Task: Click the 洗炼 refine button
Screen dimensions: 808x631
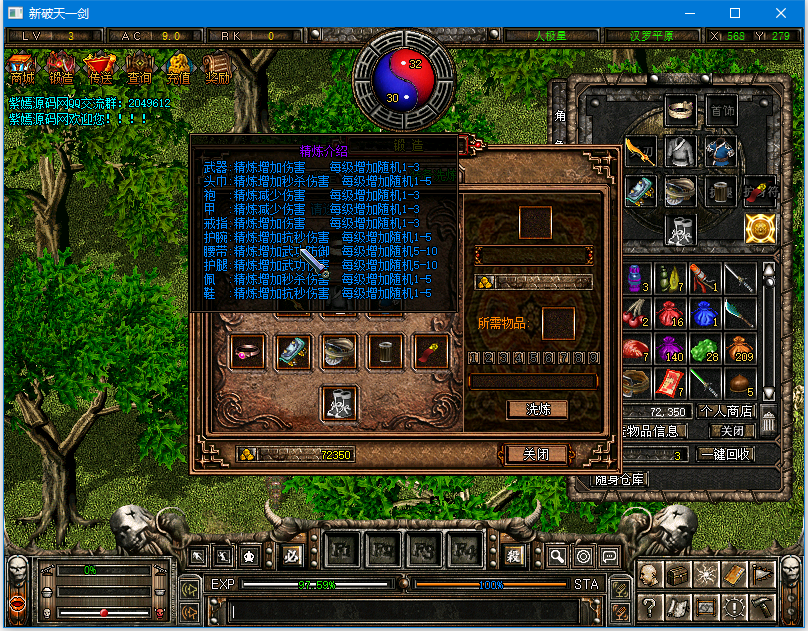Action: point(537,409)
